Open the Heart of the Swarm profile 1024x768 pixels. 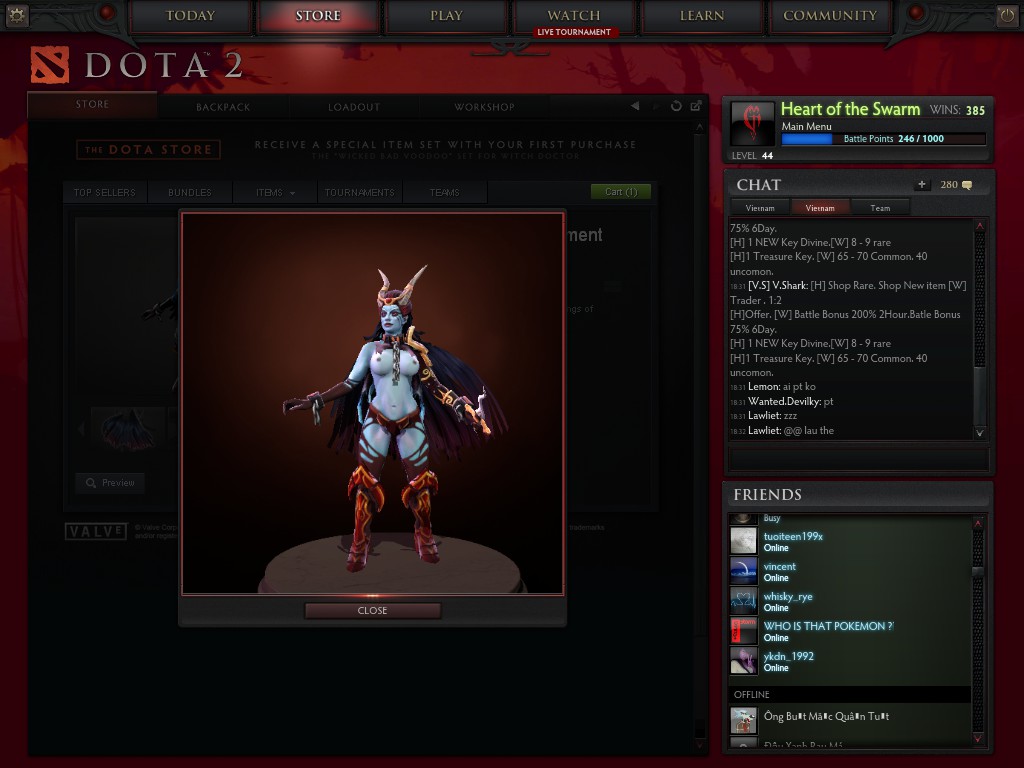850,109
